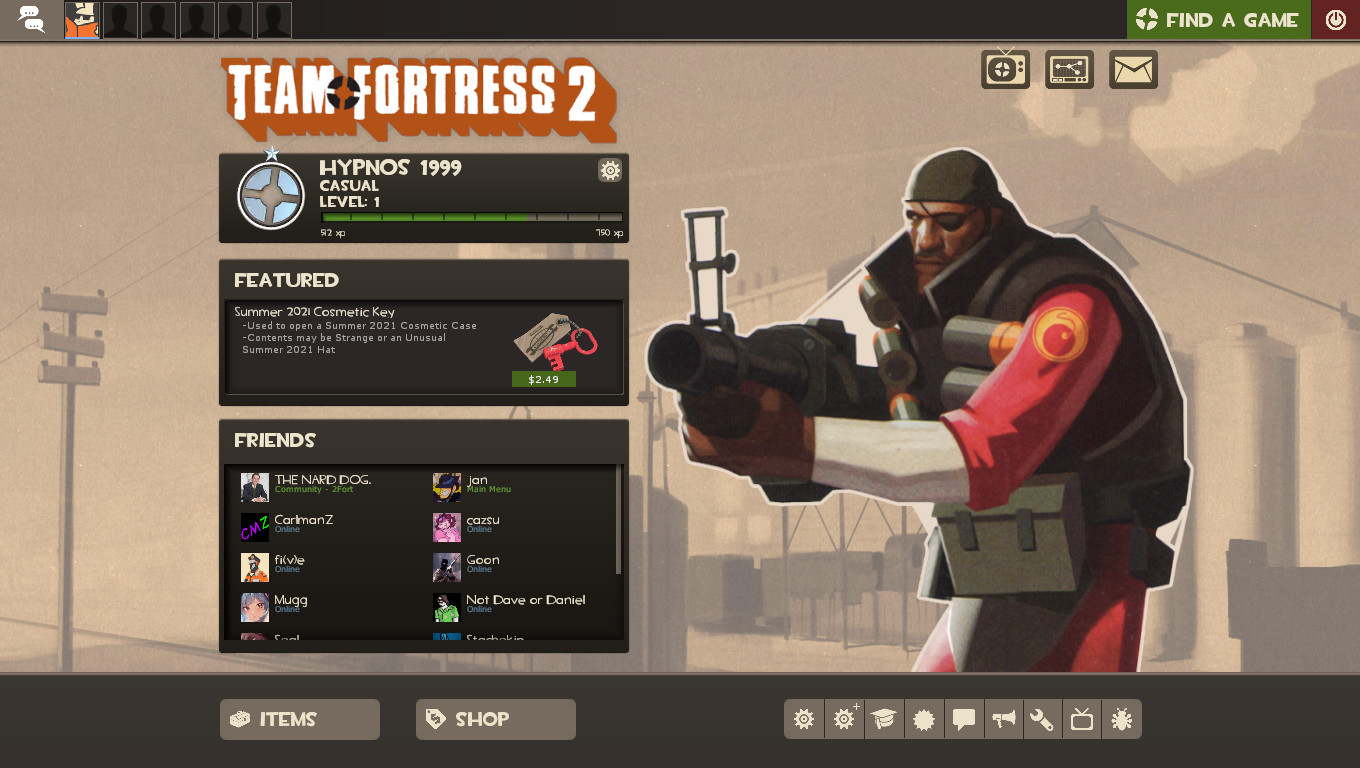Open the ITEMS menu
Screen dimensions: 1360x768
tap(299, 719)
